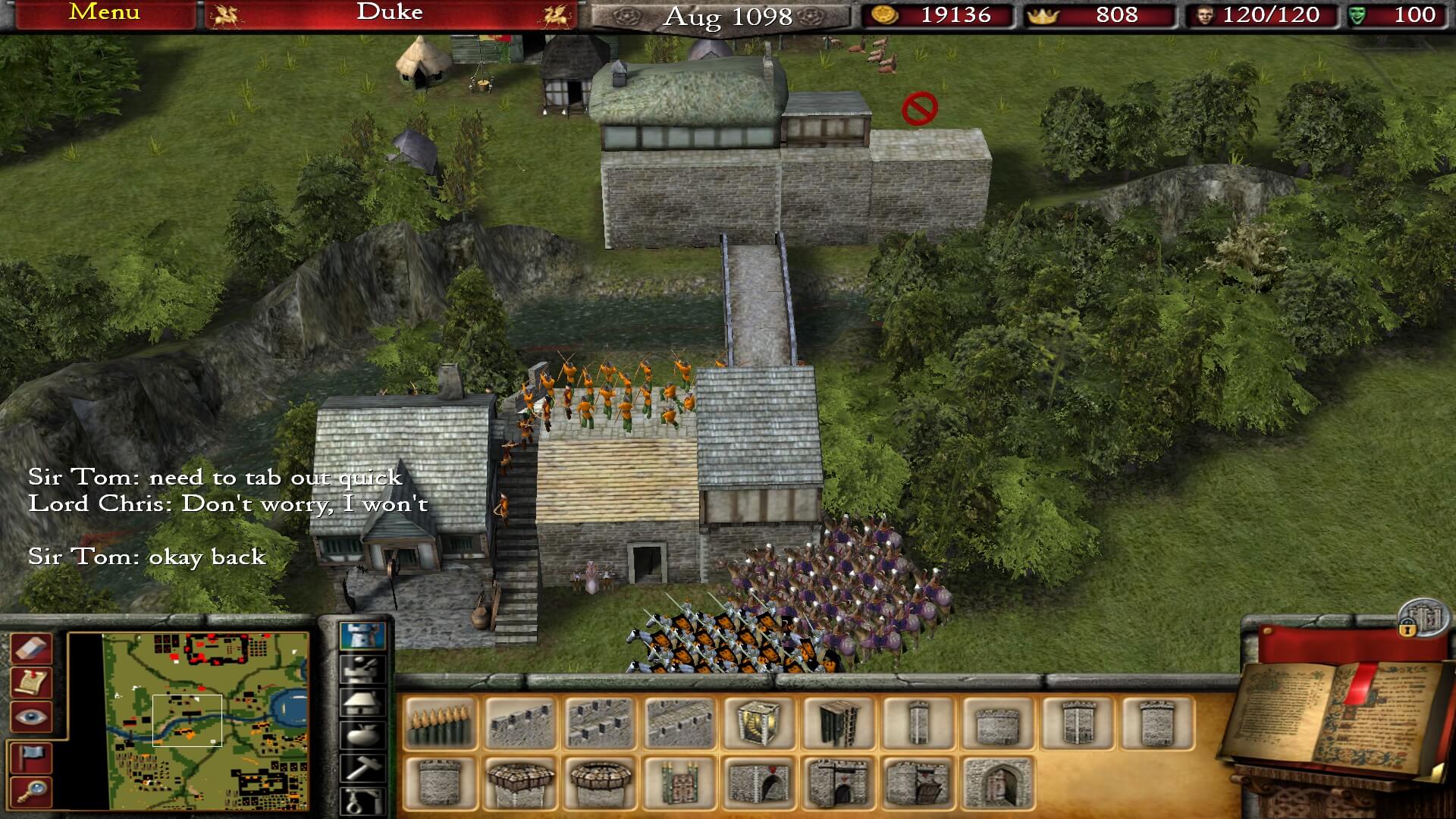The height and width of the screenshot is (819, 1456).
Task: Select the eraser delete tool
Action: coord(31,649)
